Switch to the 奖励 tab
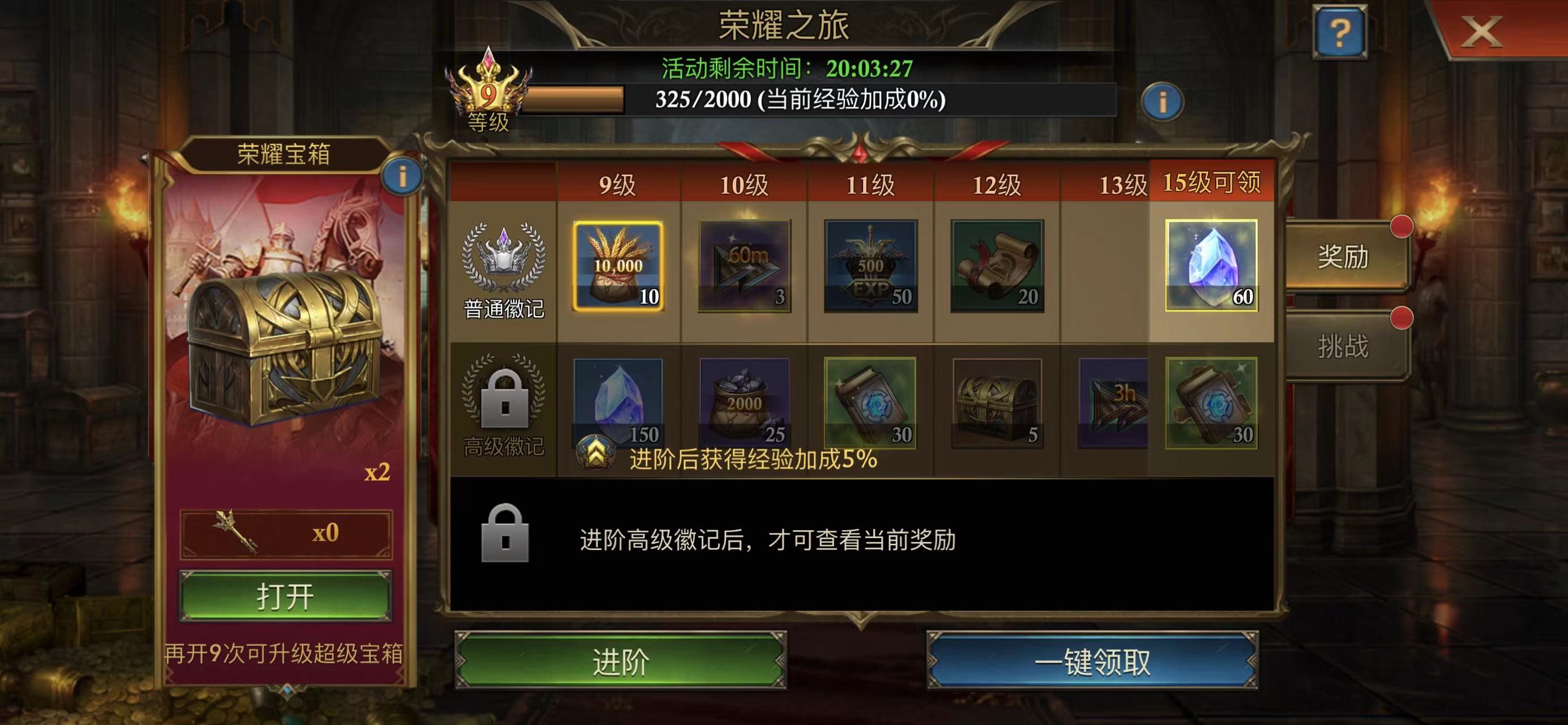1568x725 pixels. [1343, 256]
